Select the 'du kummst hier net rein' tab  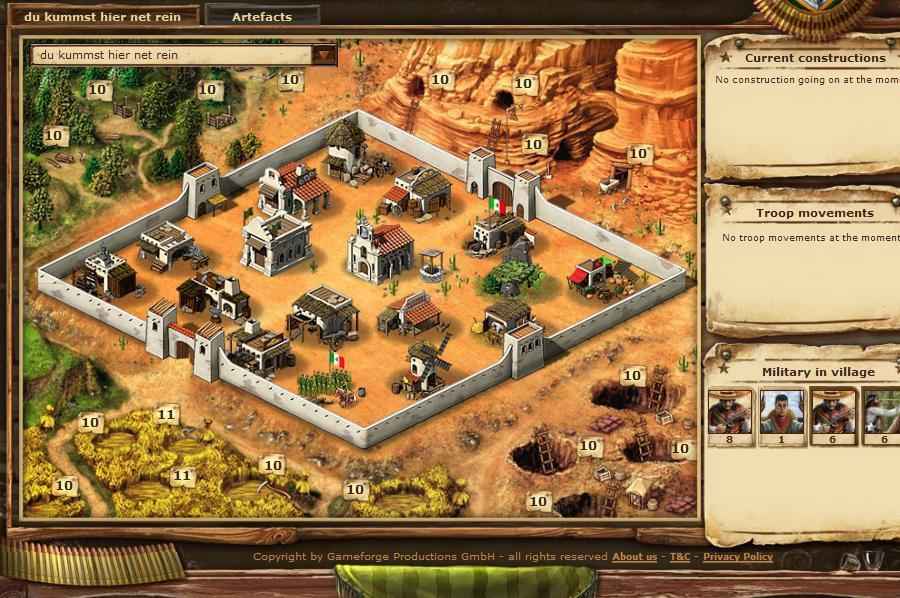103,17
